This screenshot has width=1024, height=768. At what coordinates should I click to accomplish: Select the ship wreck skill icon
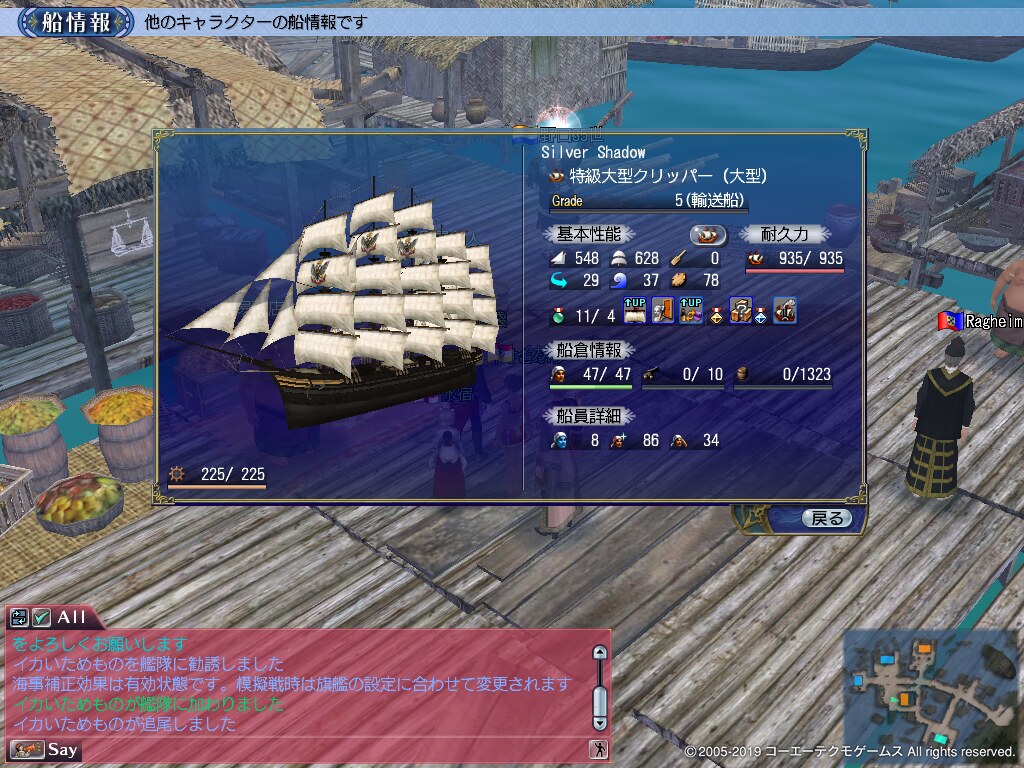click(x=785, y=311)
